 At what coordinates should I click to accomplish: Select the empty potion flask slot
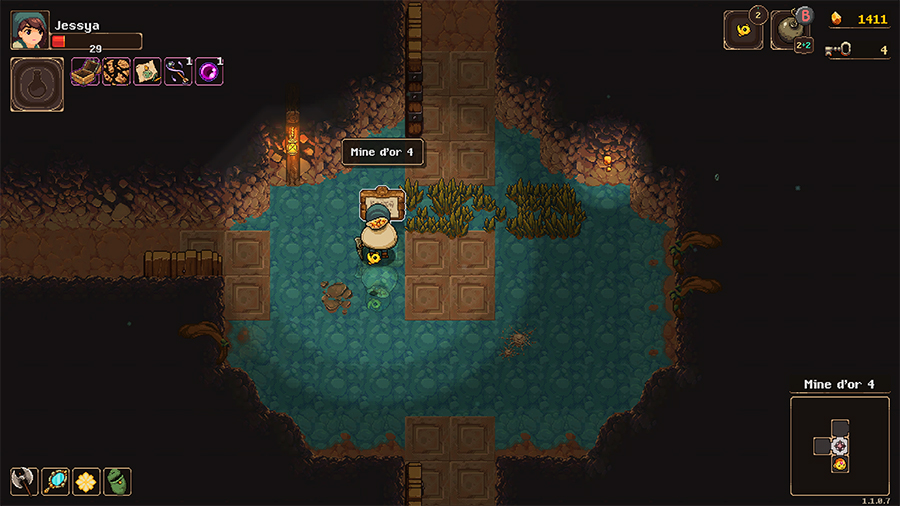click(x=37, y=84)
